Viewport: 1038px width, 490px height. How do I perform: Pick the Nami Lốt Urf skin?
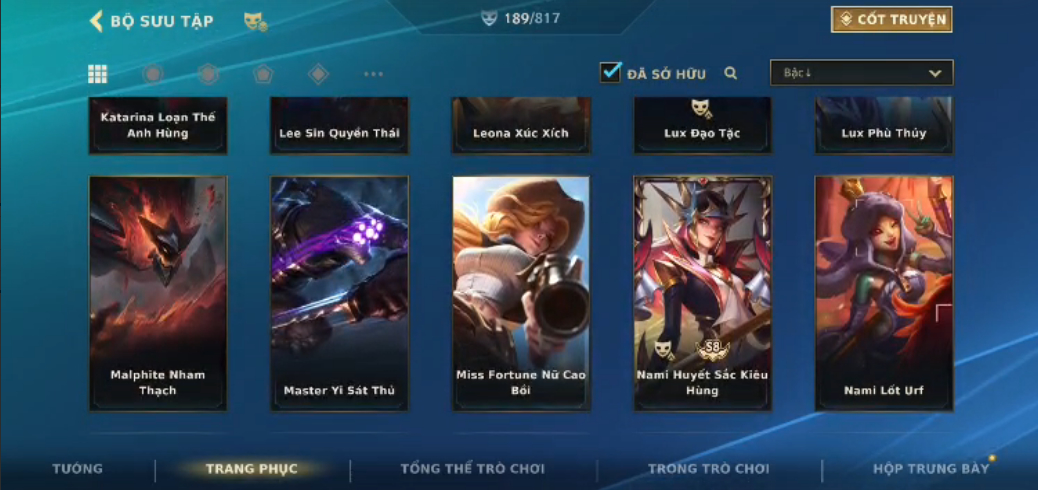click(884, 293)
